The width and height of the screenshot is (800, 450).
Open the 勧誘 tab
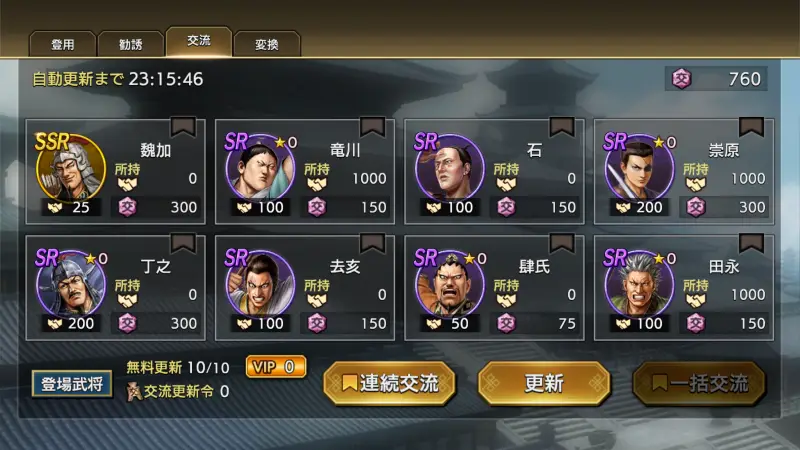(x=130, y=44)
